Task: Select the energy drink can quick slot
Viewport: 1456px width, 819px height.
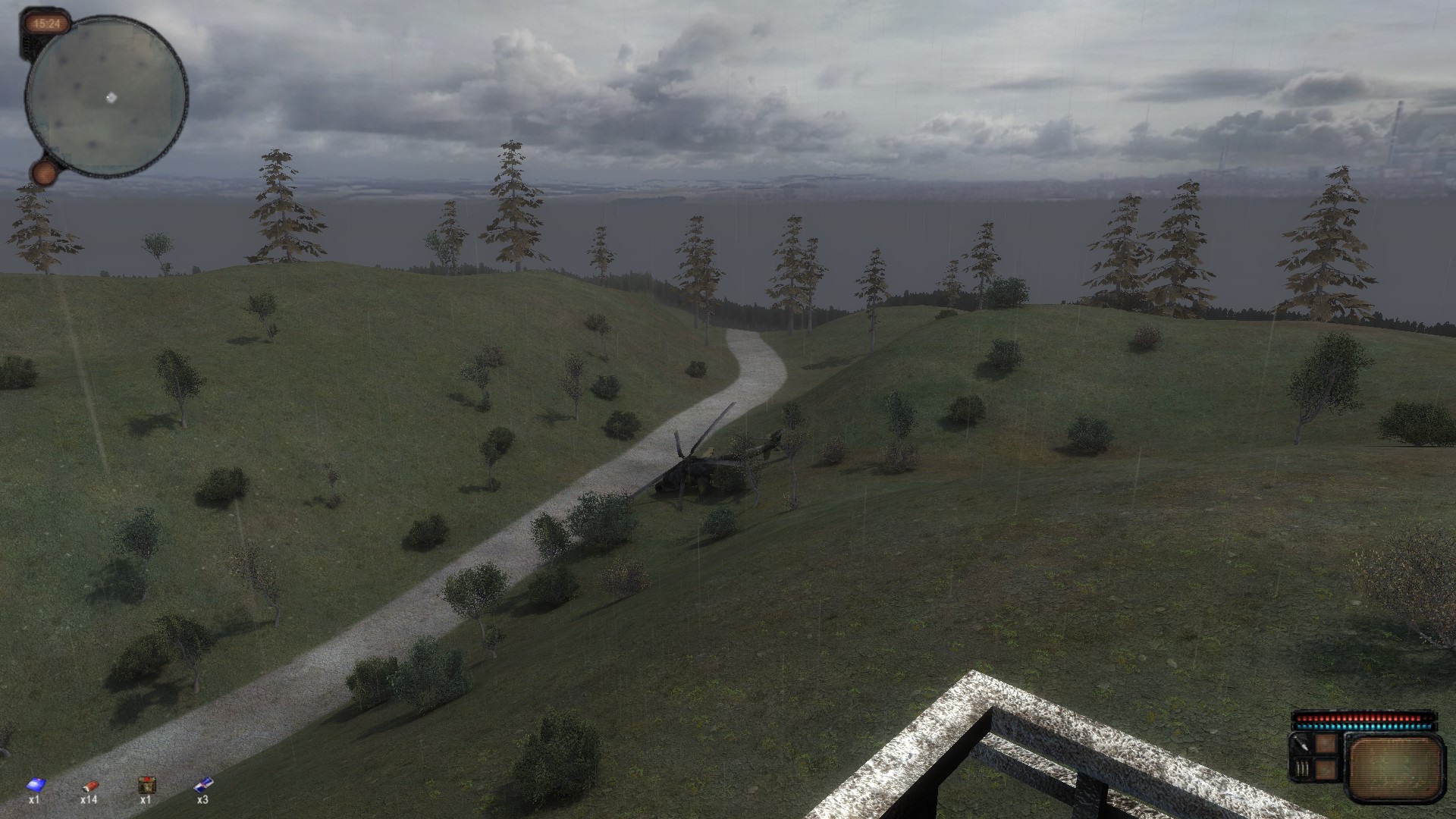Action: tap(203, 784)
